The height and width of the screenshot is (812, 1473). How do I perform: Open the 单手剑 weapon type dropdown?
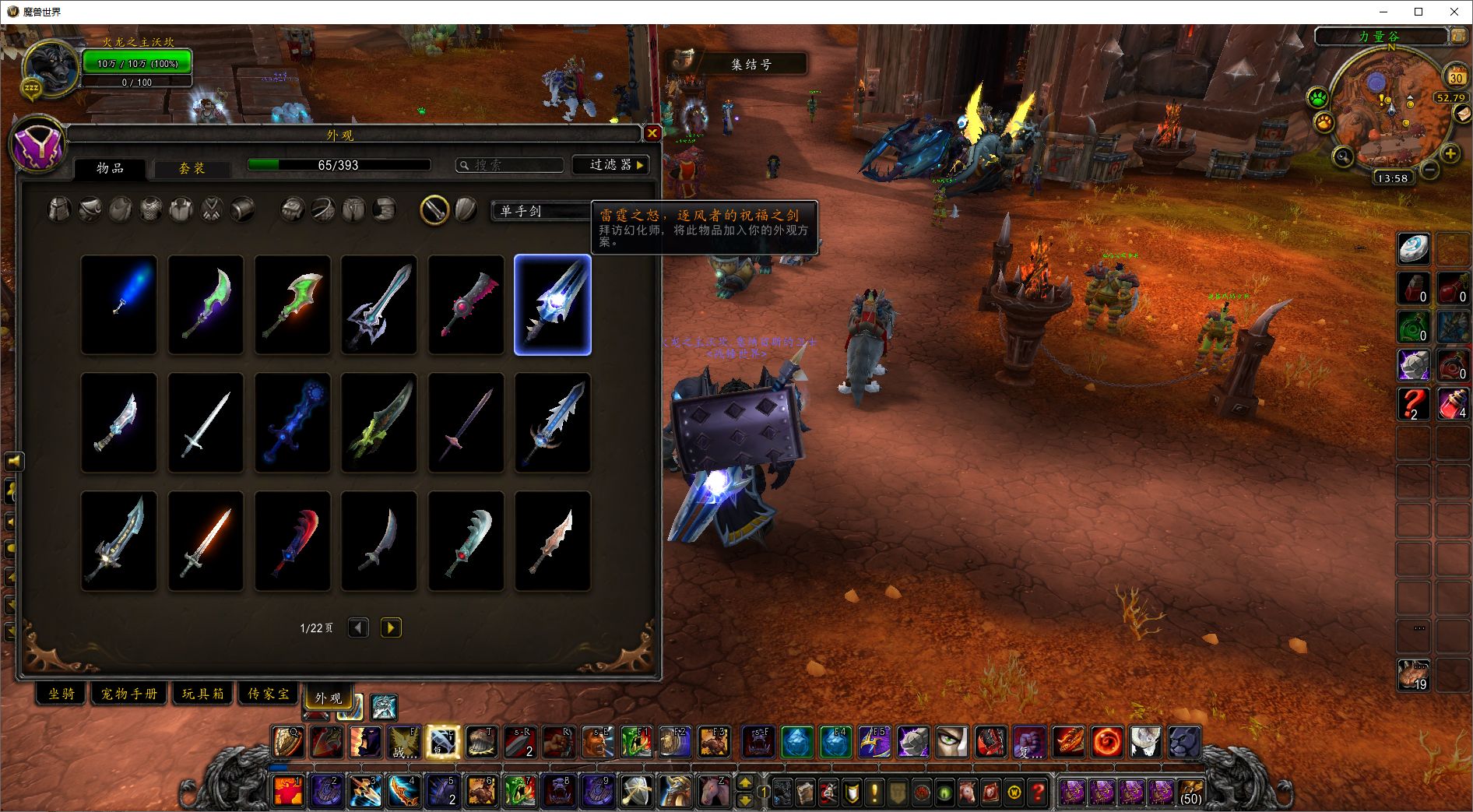click(540, 211)
